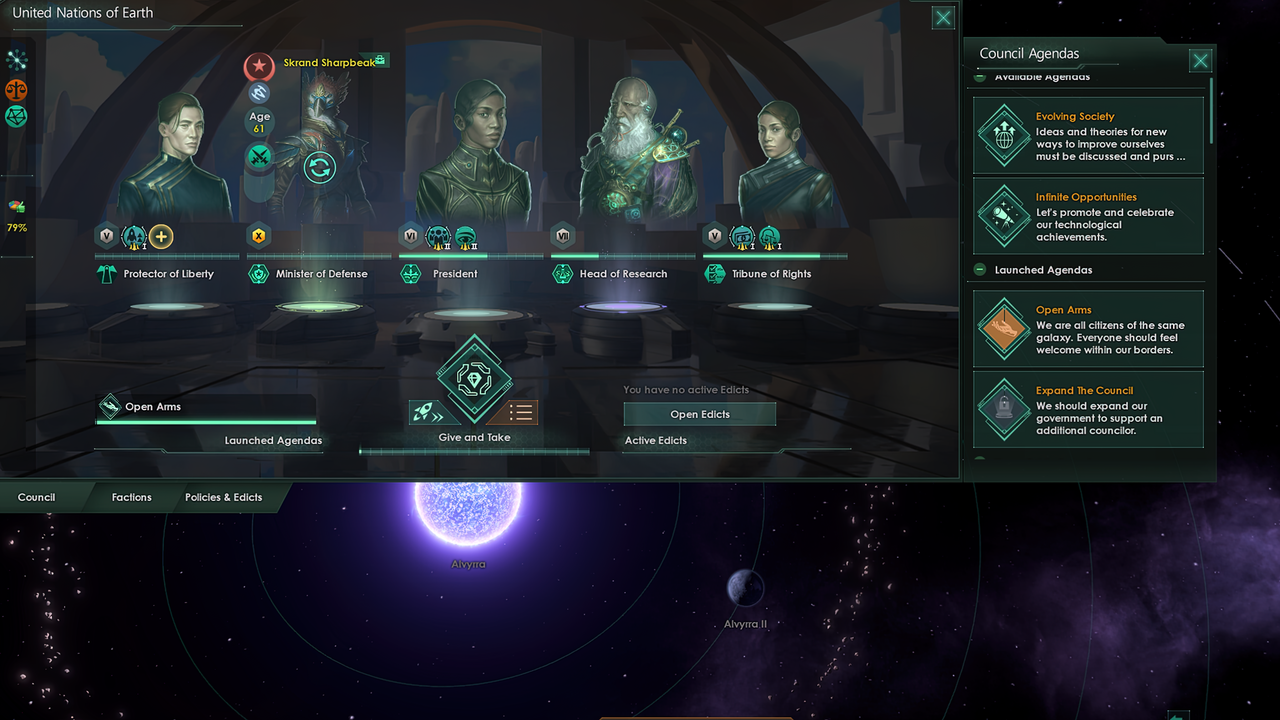Viewport: 1280px width, 720px height.
Task: Click the red faction star above Skrand Sharpbeak
Action: tap(259, 67)
